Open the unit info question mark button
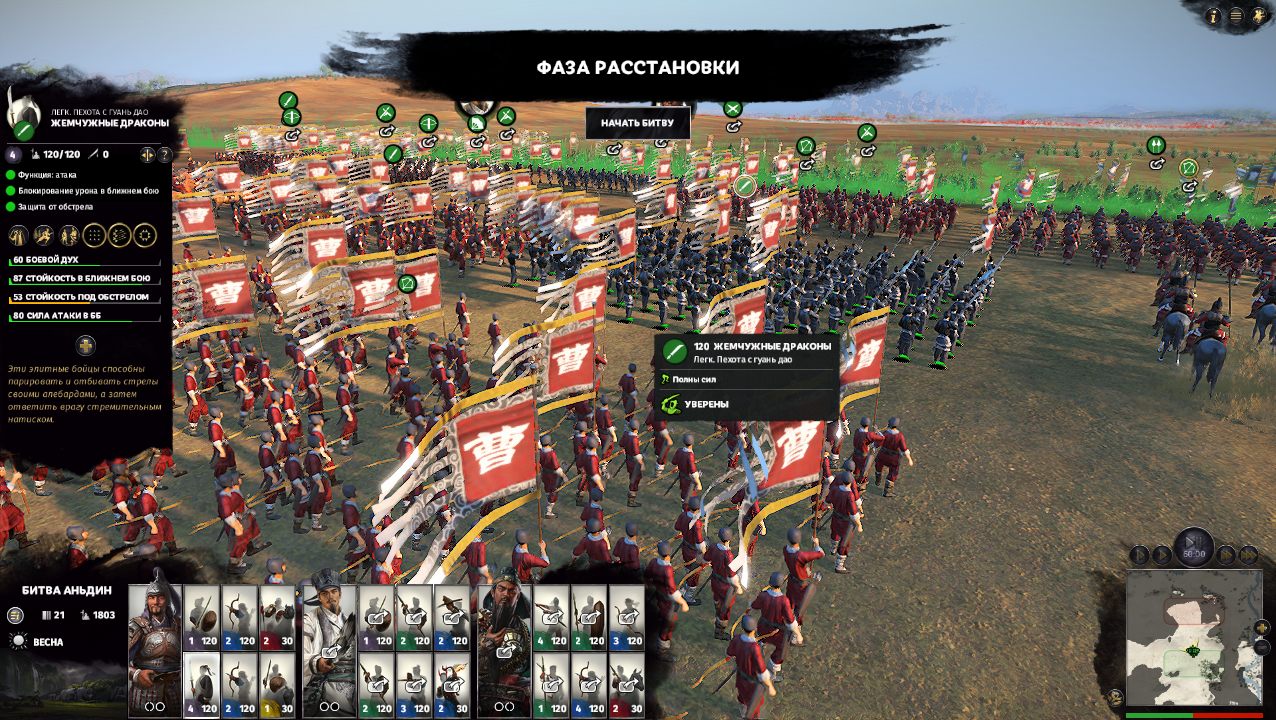This screenshot has width=1276, height=720. pyautogui.click(x=165, y=155)
